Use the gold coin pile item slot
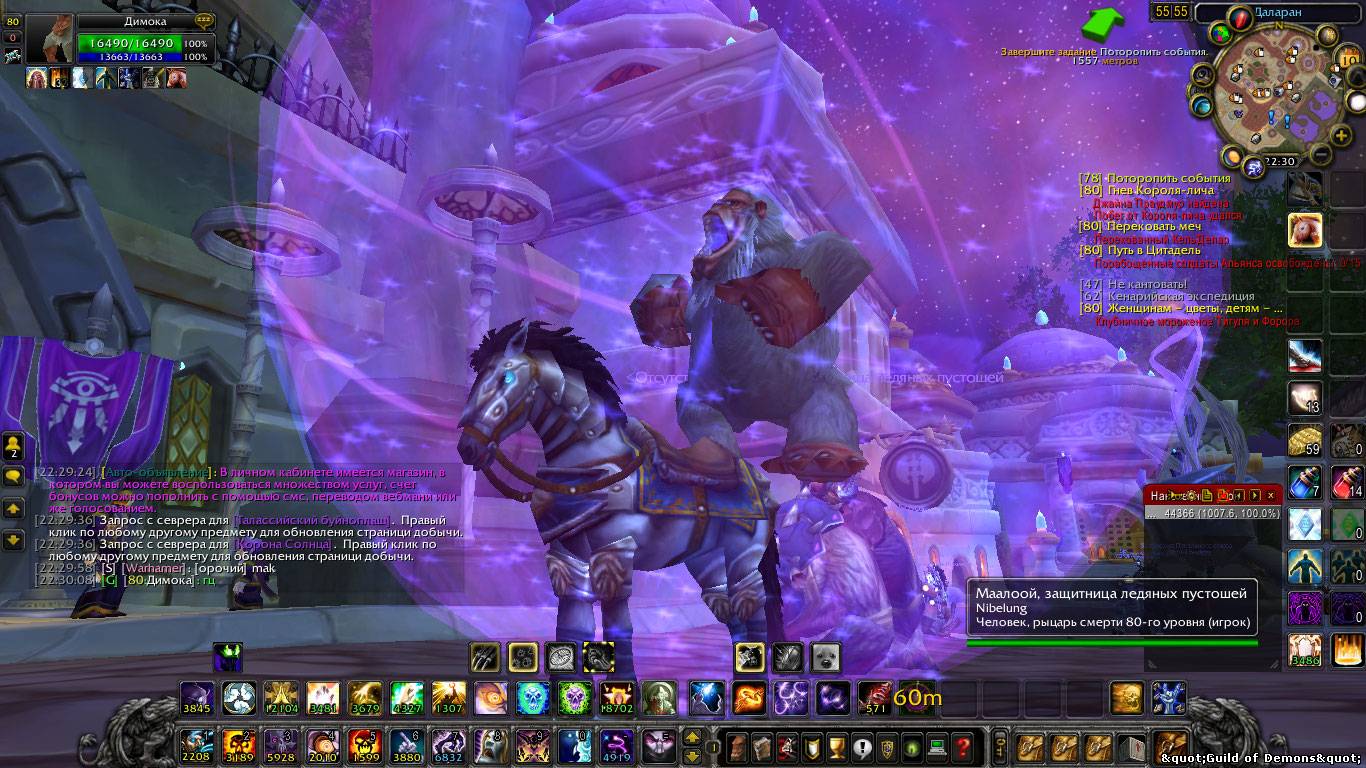The height and width of the screenshot is (768, 1366). click(x=1304, y=439)
